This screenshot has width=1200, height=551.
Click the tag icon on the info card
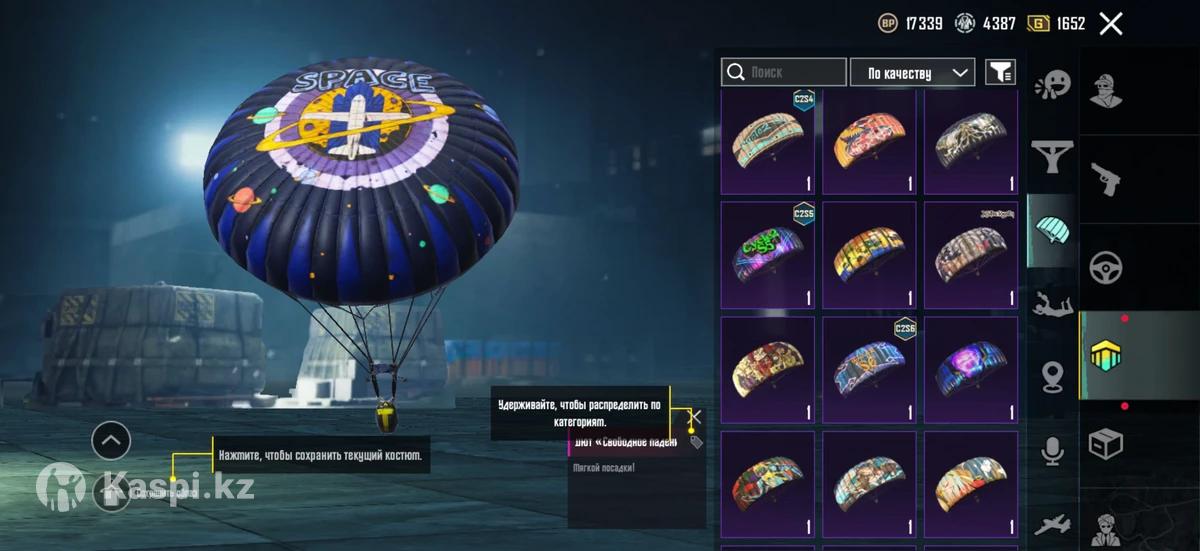pos(696,442)
